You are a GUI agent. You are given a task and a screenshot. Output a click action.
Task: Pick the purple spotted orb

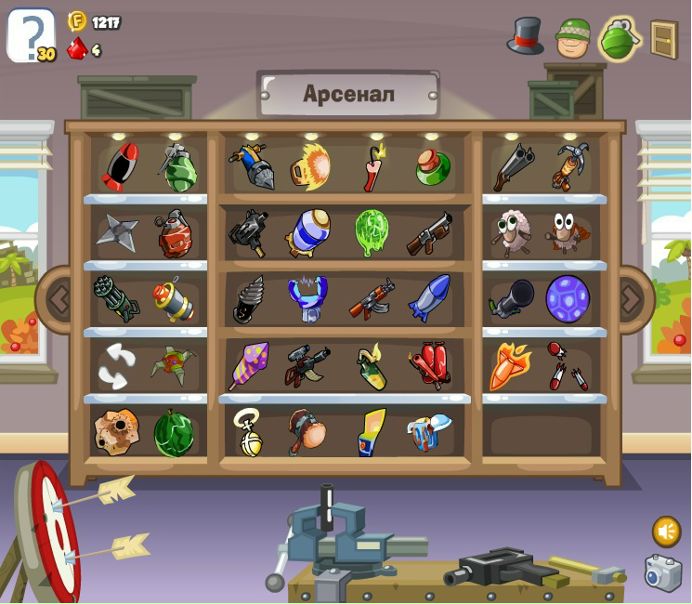567,298
